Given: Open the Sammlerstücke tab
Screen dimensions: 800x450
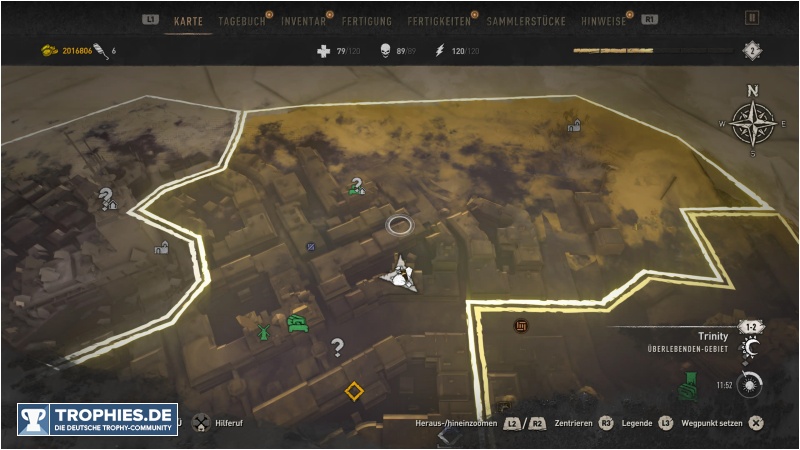Looking at the screenshot, I should point(526,21).
